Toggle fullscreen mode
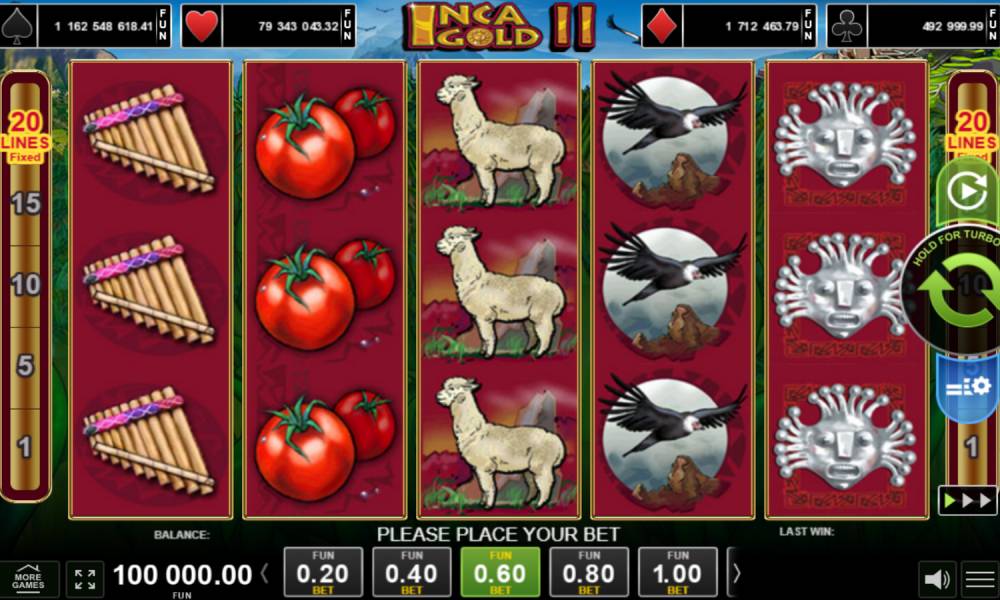 [x=85, y=579]
